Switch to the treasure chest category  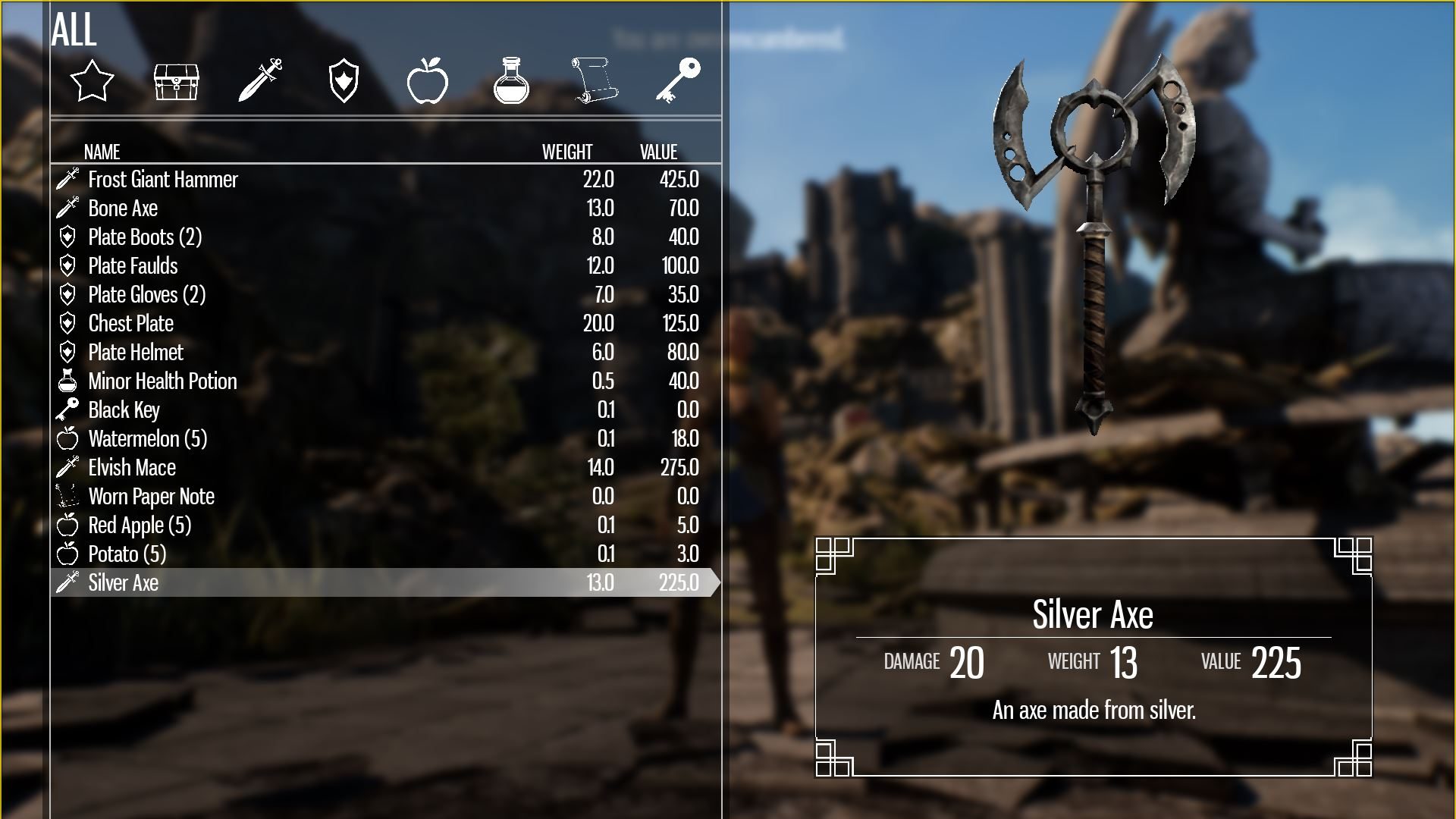[x=176, y=81]
